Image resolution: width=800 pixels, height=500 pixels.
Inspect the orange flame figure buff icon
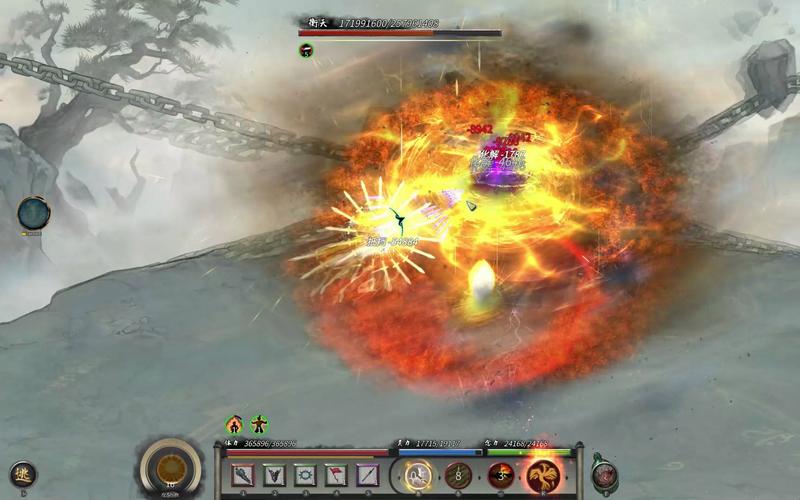pos(234,425)
